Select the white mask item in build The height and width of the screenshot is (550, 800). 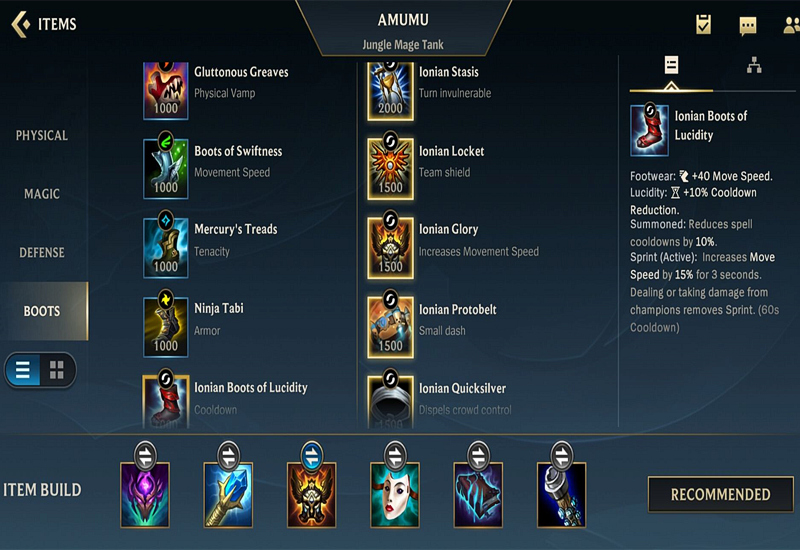[x=395, y=494]
